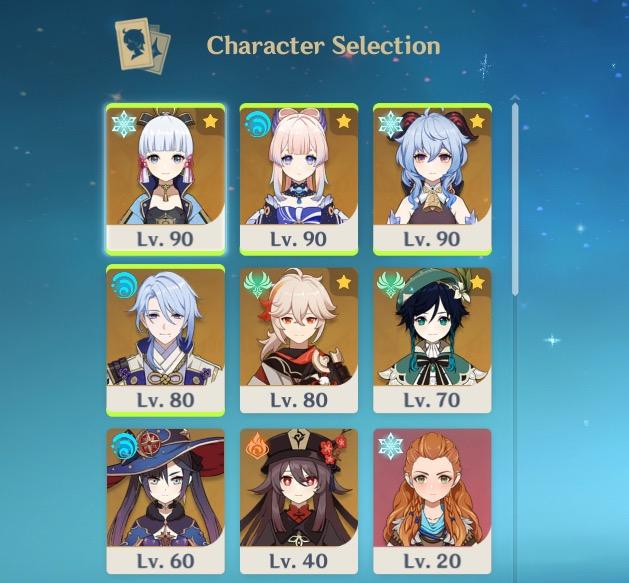Click the character list scrollbar

click(516, 200)
